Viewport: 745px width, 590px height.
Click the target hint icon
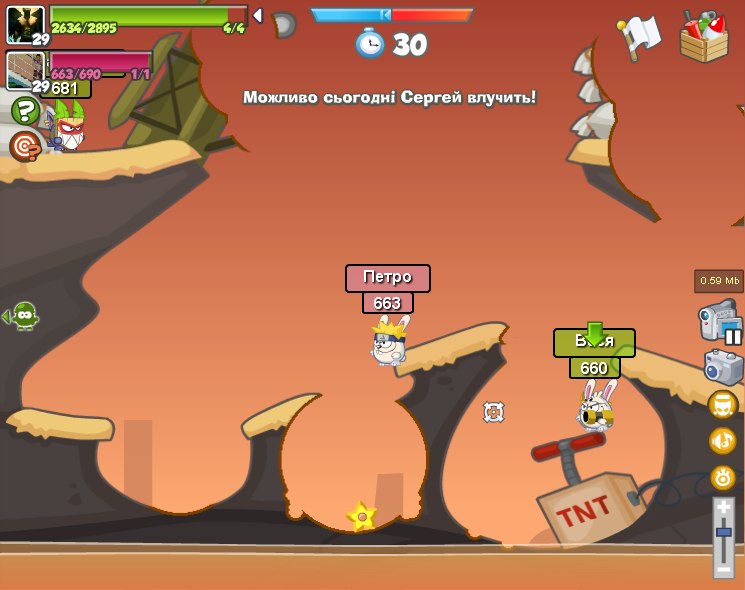24,147
